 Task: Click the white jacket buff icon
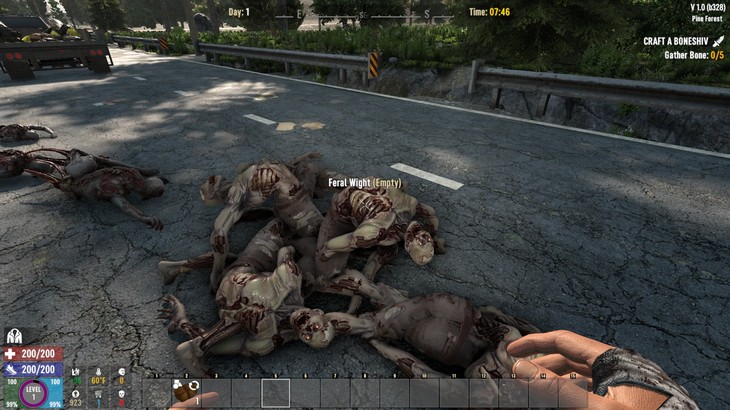point(14,337)
